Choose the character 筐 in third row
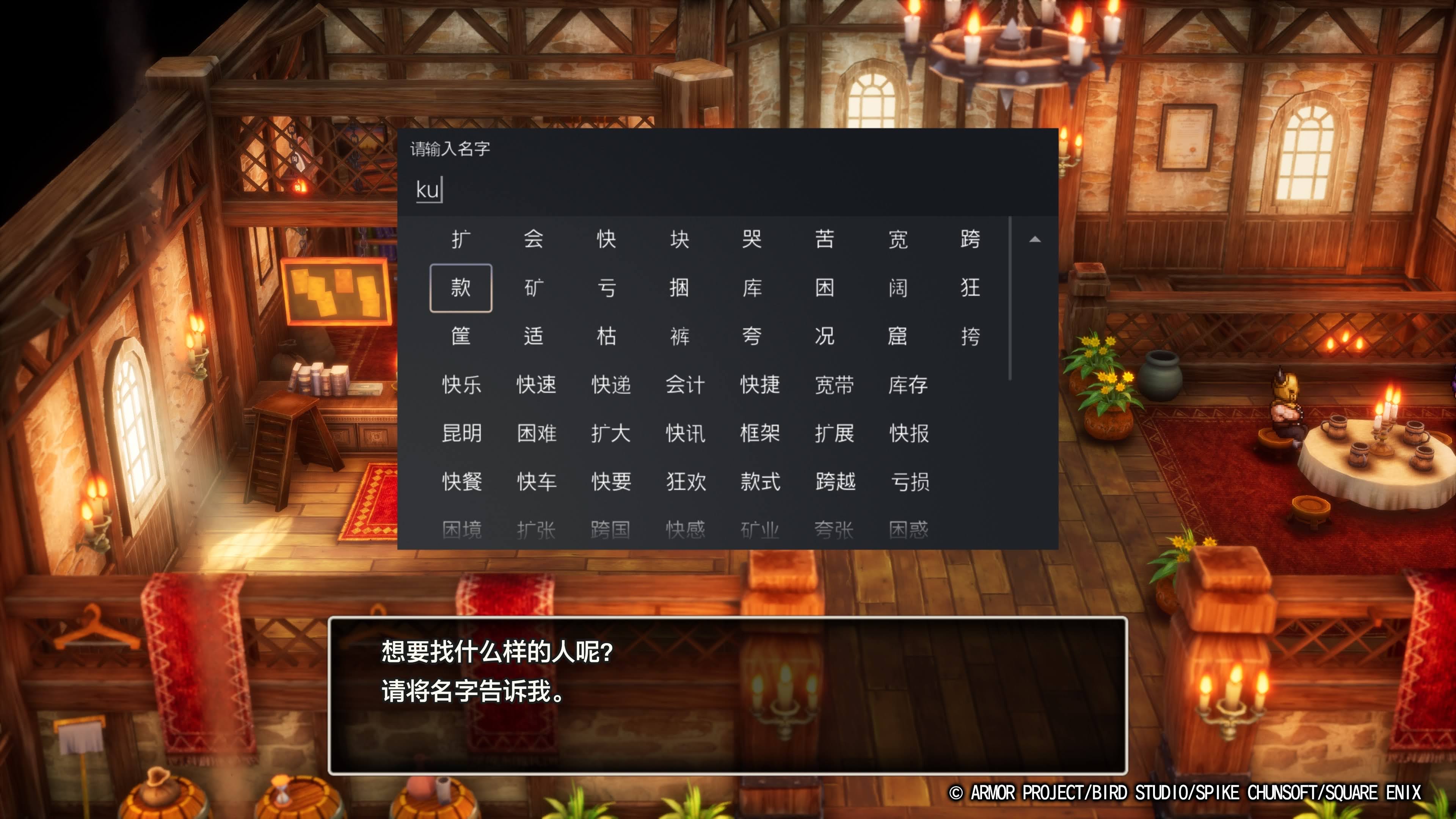Viewport: 1456px width, 819px height. (461, 336)
